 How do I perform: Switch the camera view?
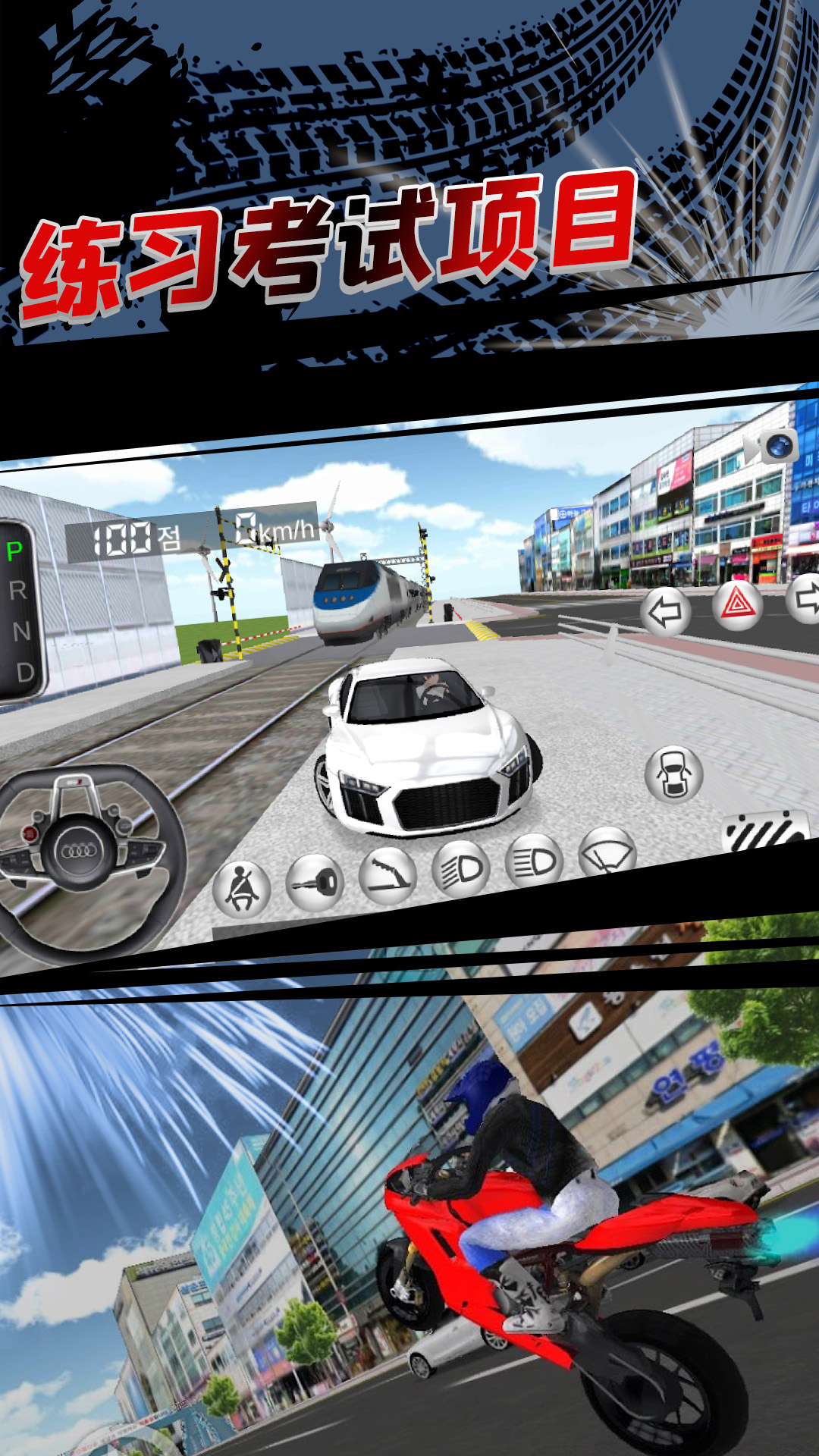click(773, 447)
